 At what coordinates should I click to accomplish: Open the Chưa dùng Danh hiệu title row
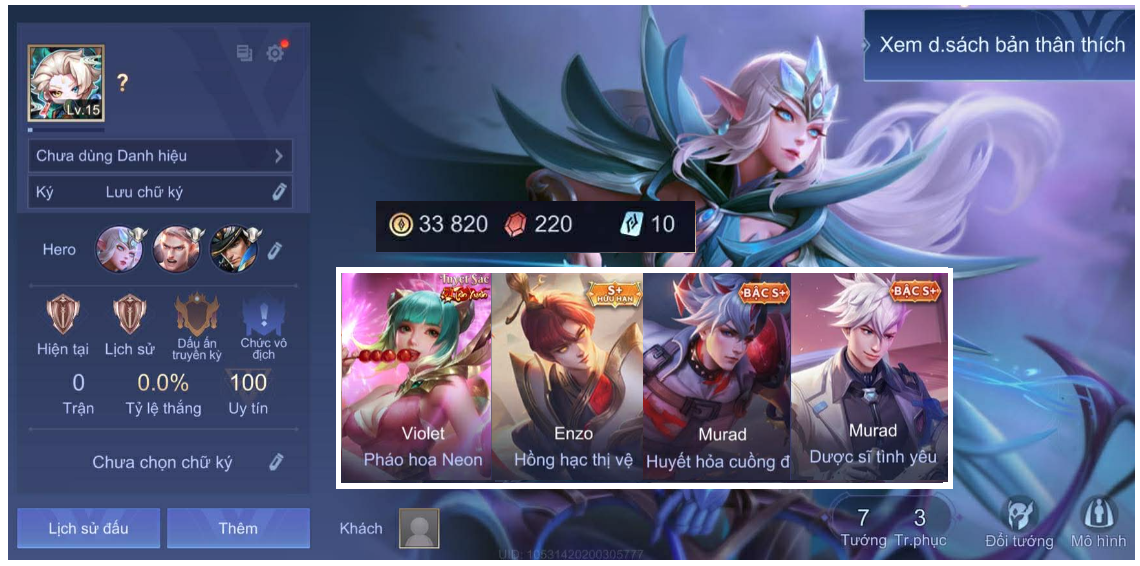point(160,156)
